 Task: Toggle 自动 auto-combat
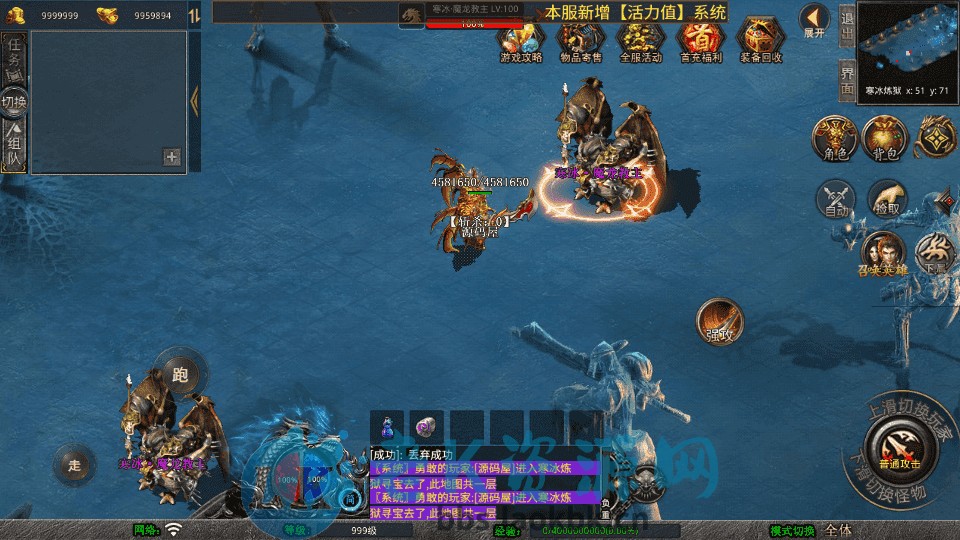[x=836, y=198]
